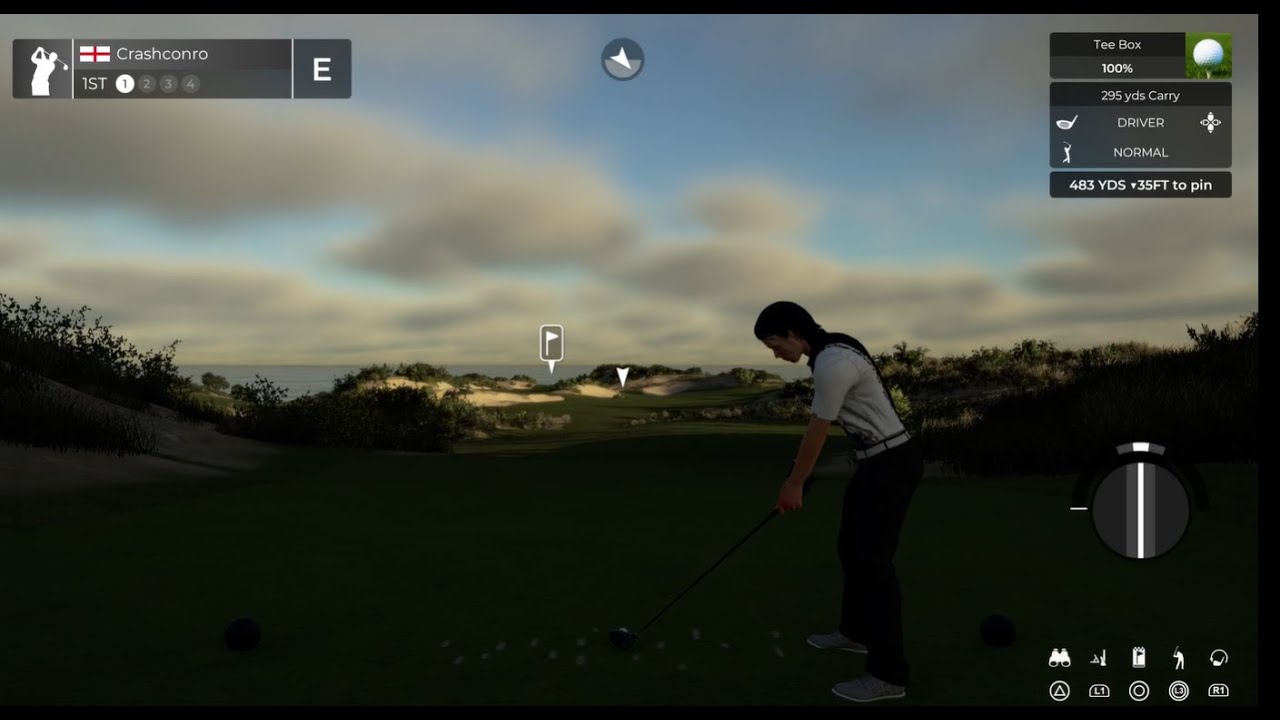Select the golfer practice swing icon
The height and width of the screenshot is (720, 1280).
[1179, 658]
